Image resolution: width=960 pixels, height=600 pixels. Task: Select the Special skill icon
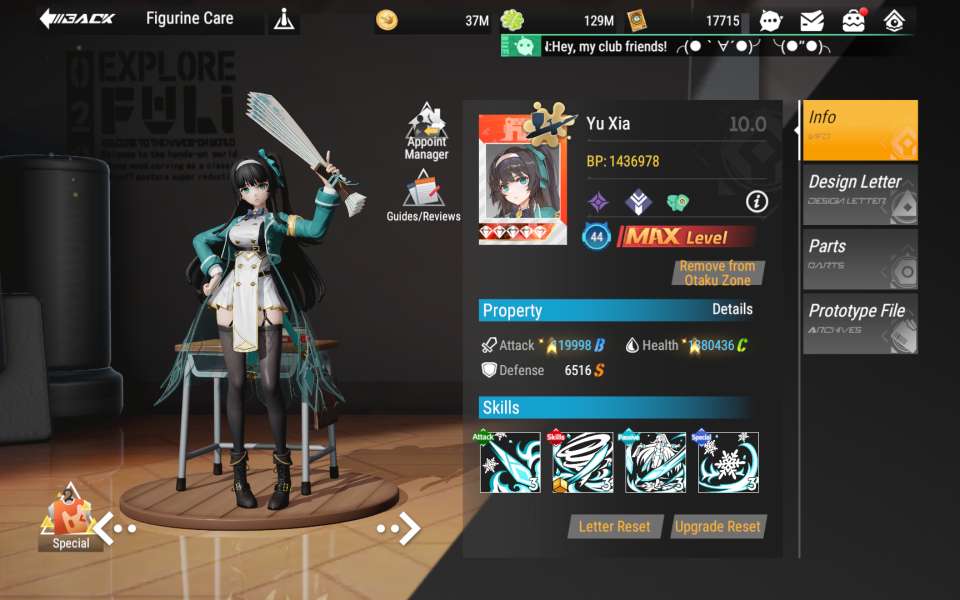(728, 462)
